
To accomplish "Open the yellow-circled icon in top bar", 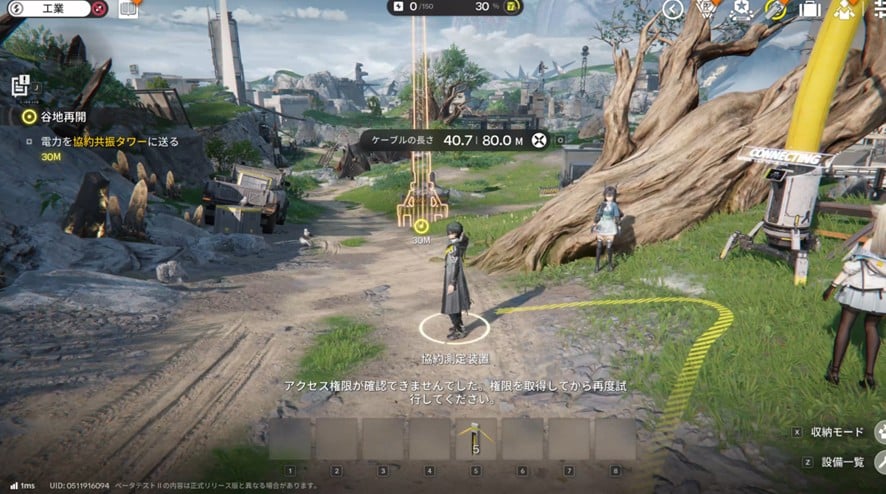I will (774, 9).
